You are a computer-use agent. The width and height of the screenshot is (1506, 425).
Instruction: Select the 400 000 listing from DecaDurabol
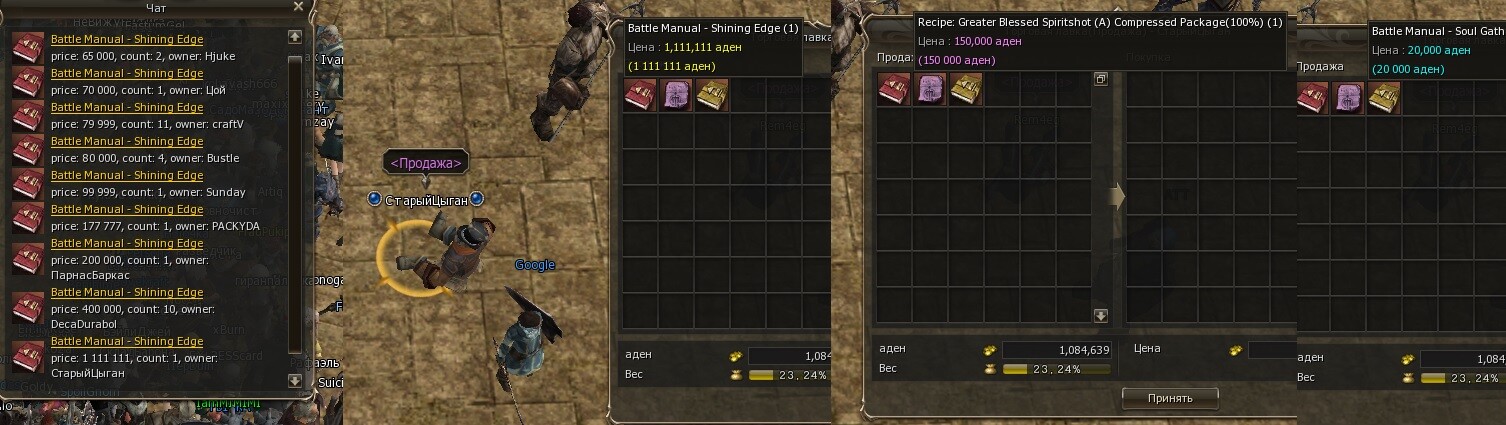coord(127,292)
